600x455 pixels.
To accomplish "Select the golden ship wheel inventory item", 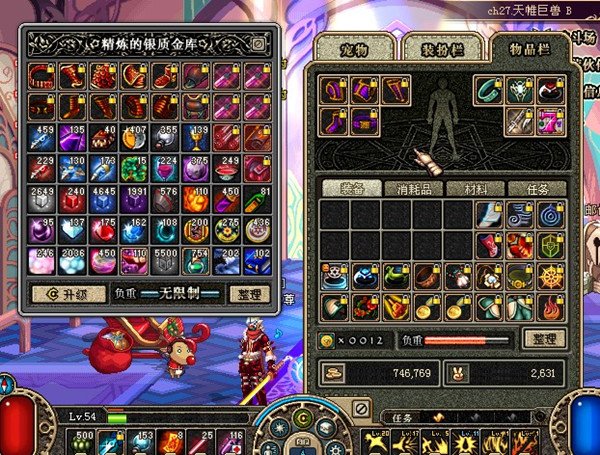I will 550,276.
